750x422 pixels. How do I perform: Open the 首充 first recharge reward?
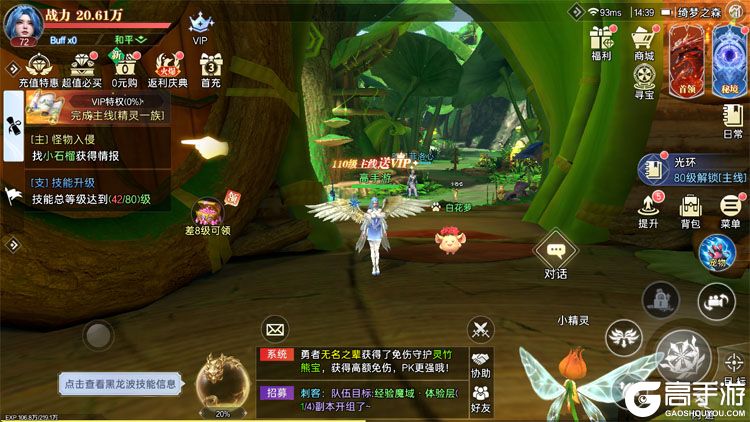point(210,67)
